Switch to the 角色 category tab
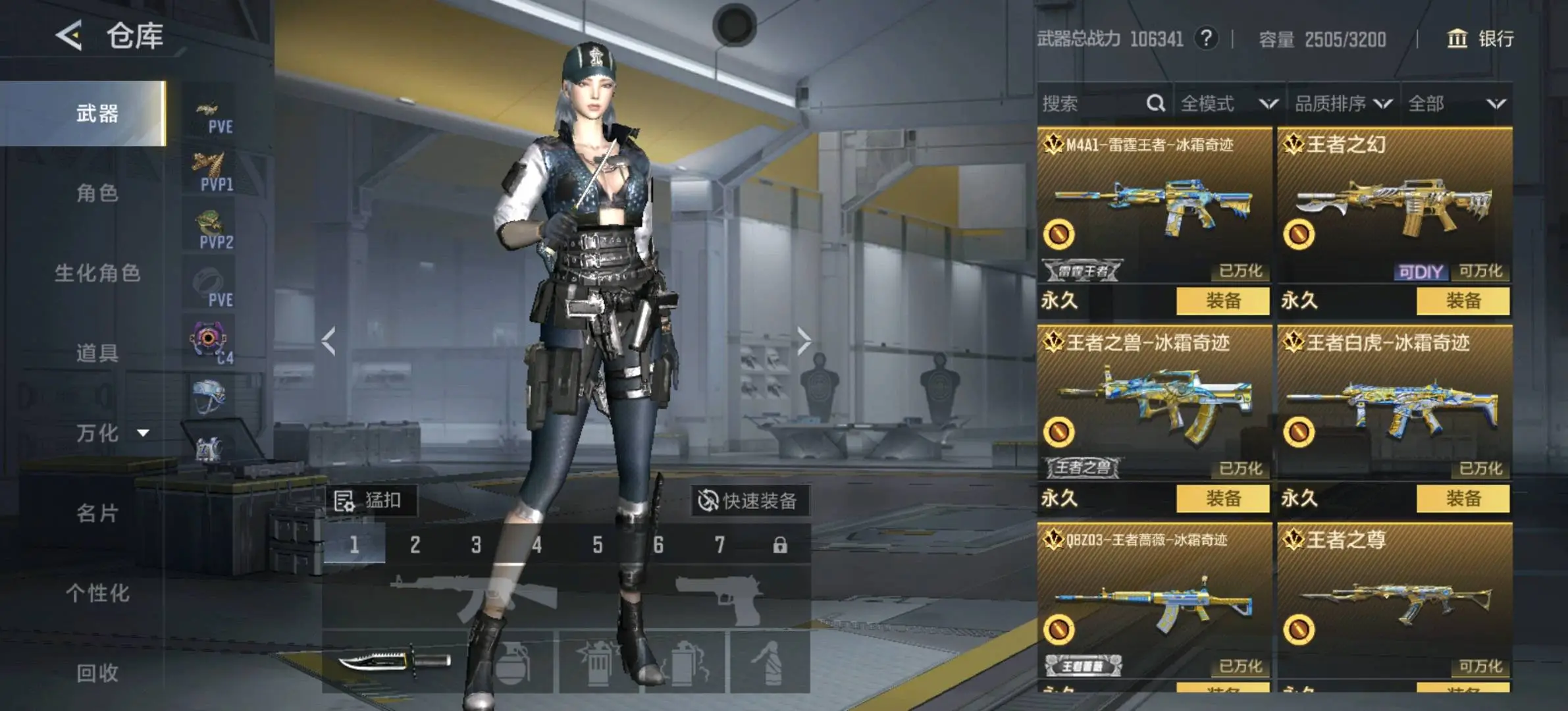This screenshot has height=711, width=1568. coord(97,194)
